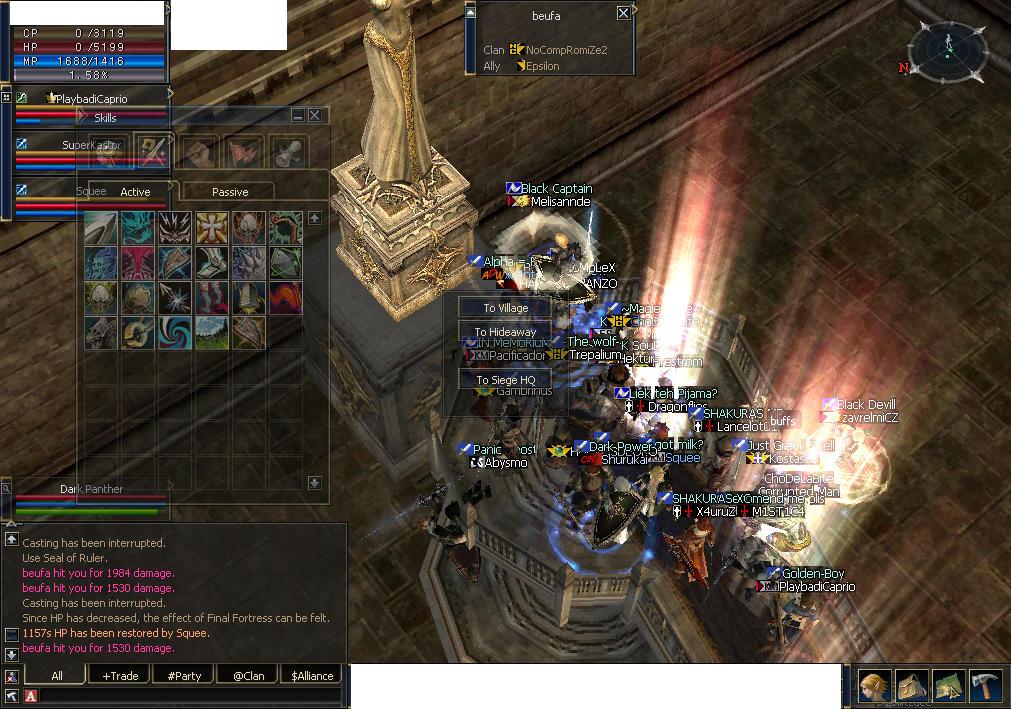
Task: Choose the To Village respawn option
Action: point(505,308)
